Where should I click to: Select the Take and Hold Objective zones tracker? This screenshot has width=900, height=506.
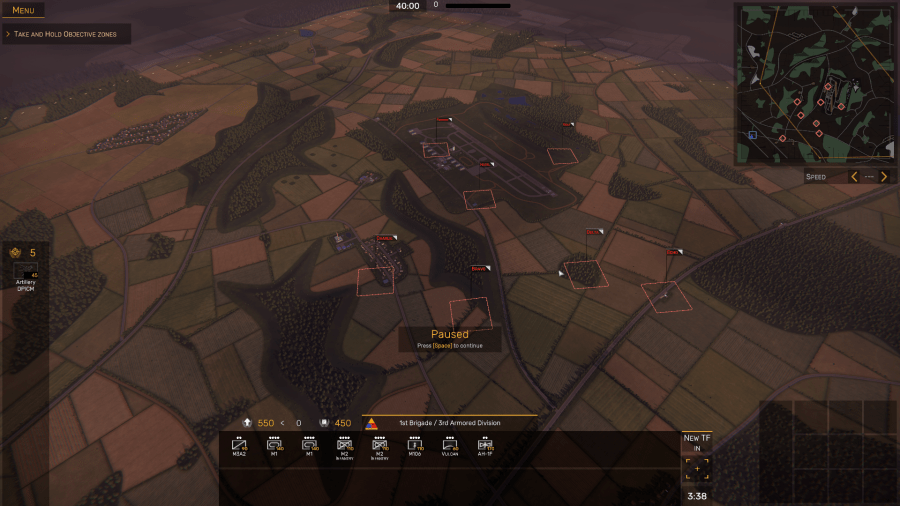click(66, 34)
